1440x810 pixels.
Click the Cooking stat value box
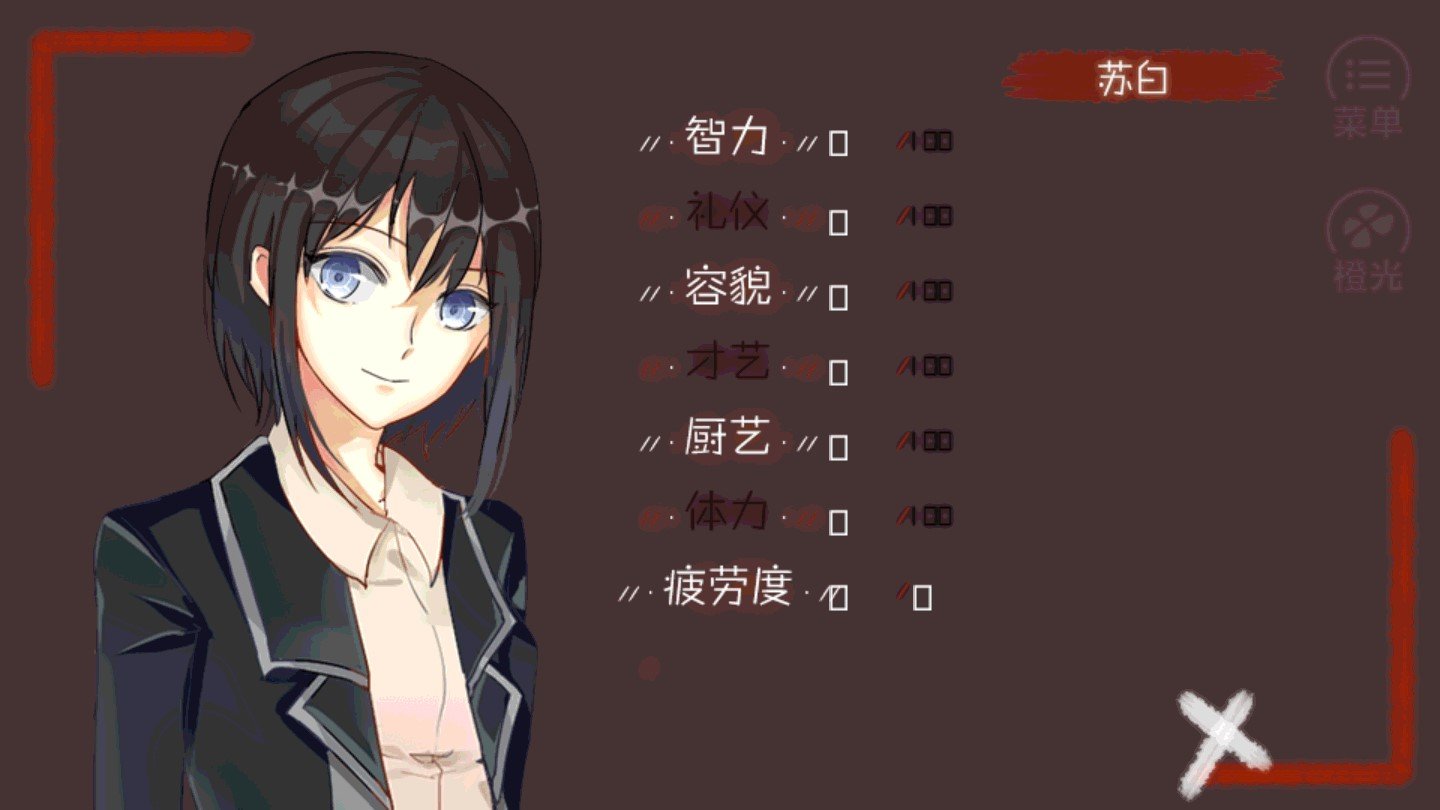coord(836,445)
